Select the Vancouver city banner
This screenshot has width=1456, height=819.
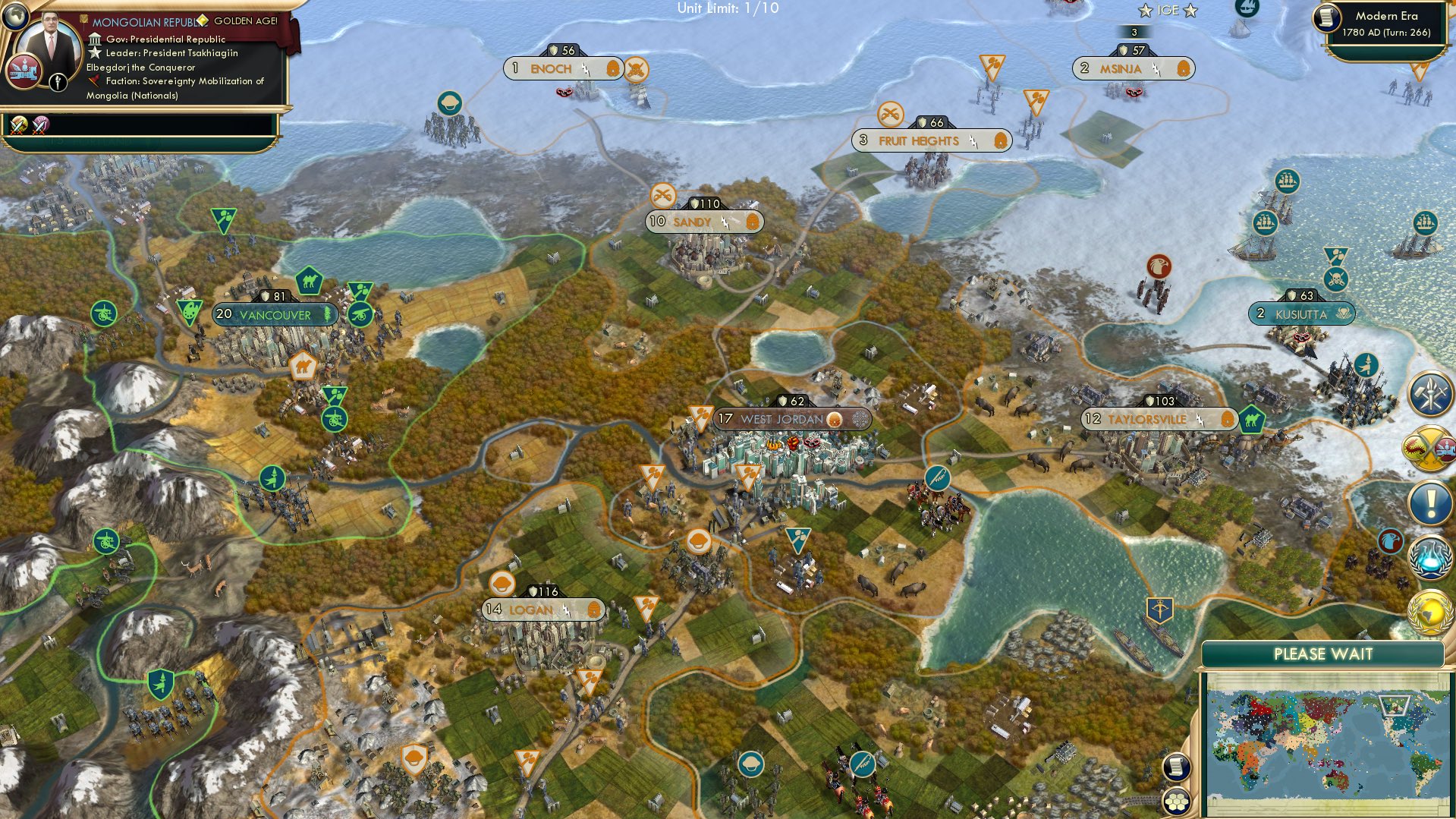click(x=273, y=313)
